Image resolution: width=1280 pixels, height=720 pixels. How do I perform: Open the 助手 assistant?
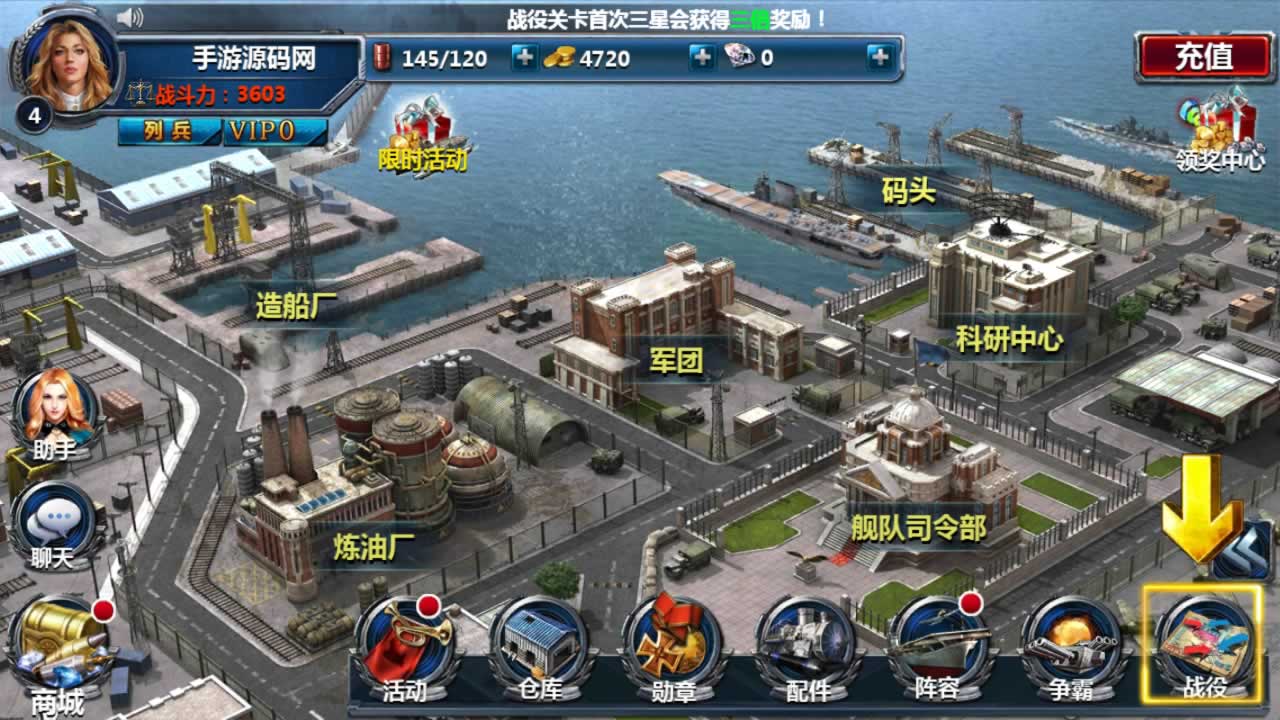tap(55, 412)
